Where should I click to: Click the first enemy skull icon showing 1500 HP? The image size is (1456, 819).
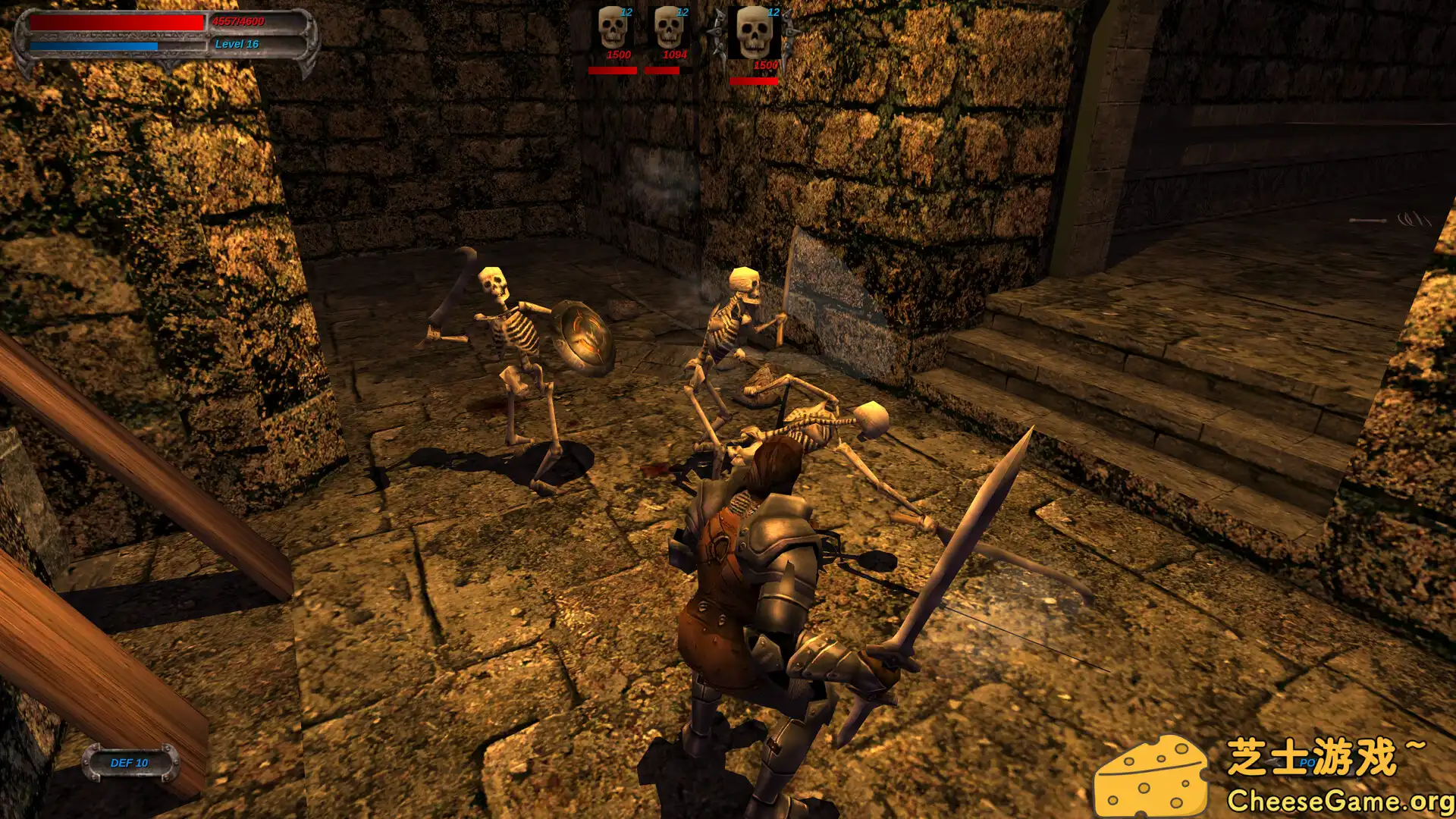click(x=611, y=27)
